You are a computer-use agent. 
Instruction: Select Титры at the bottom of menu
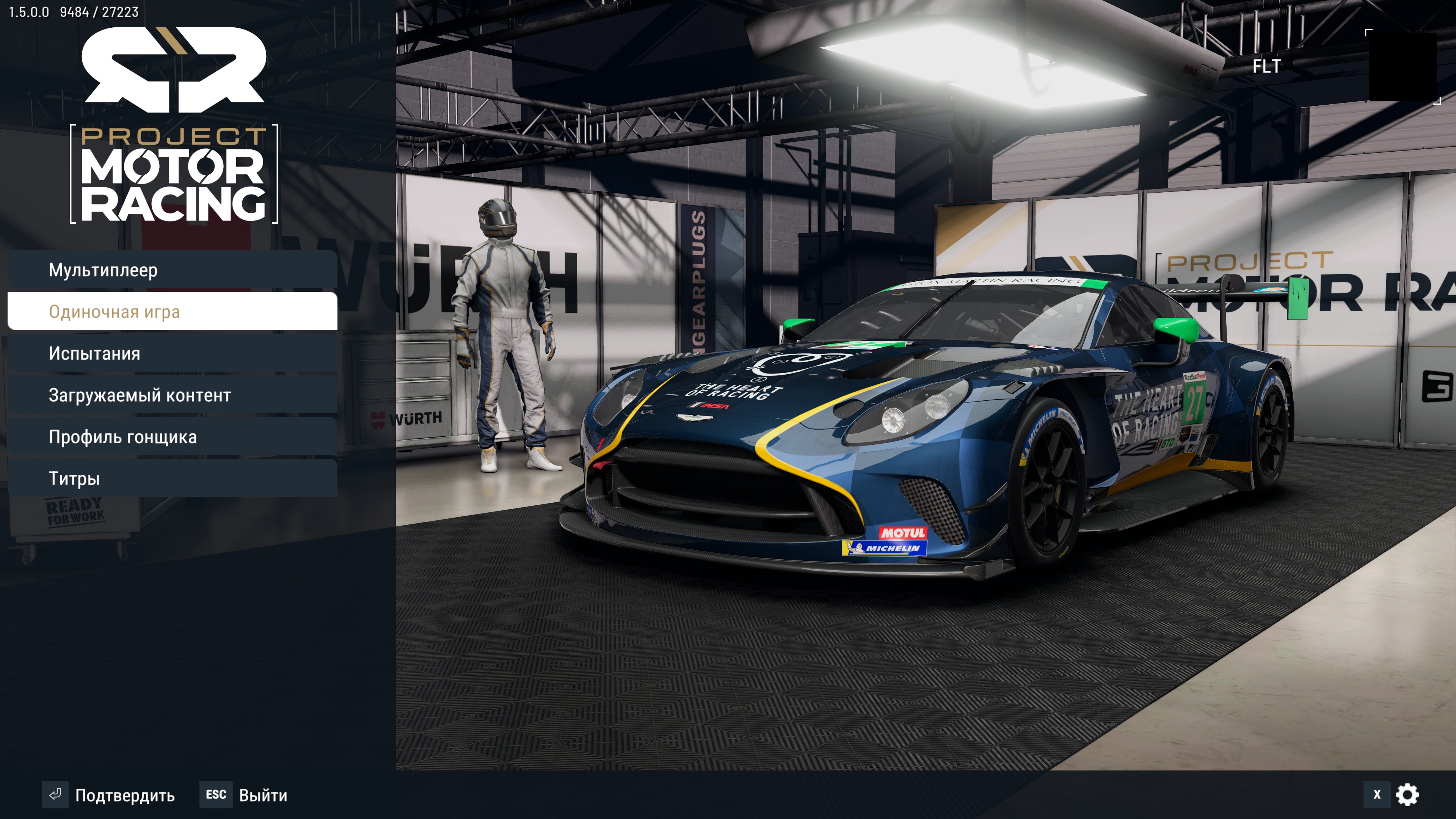pos(74,478)
